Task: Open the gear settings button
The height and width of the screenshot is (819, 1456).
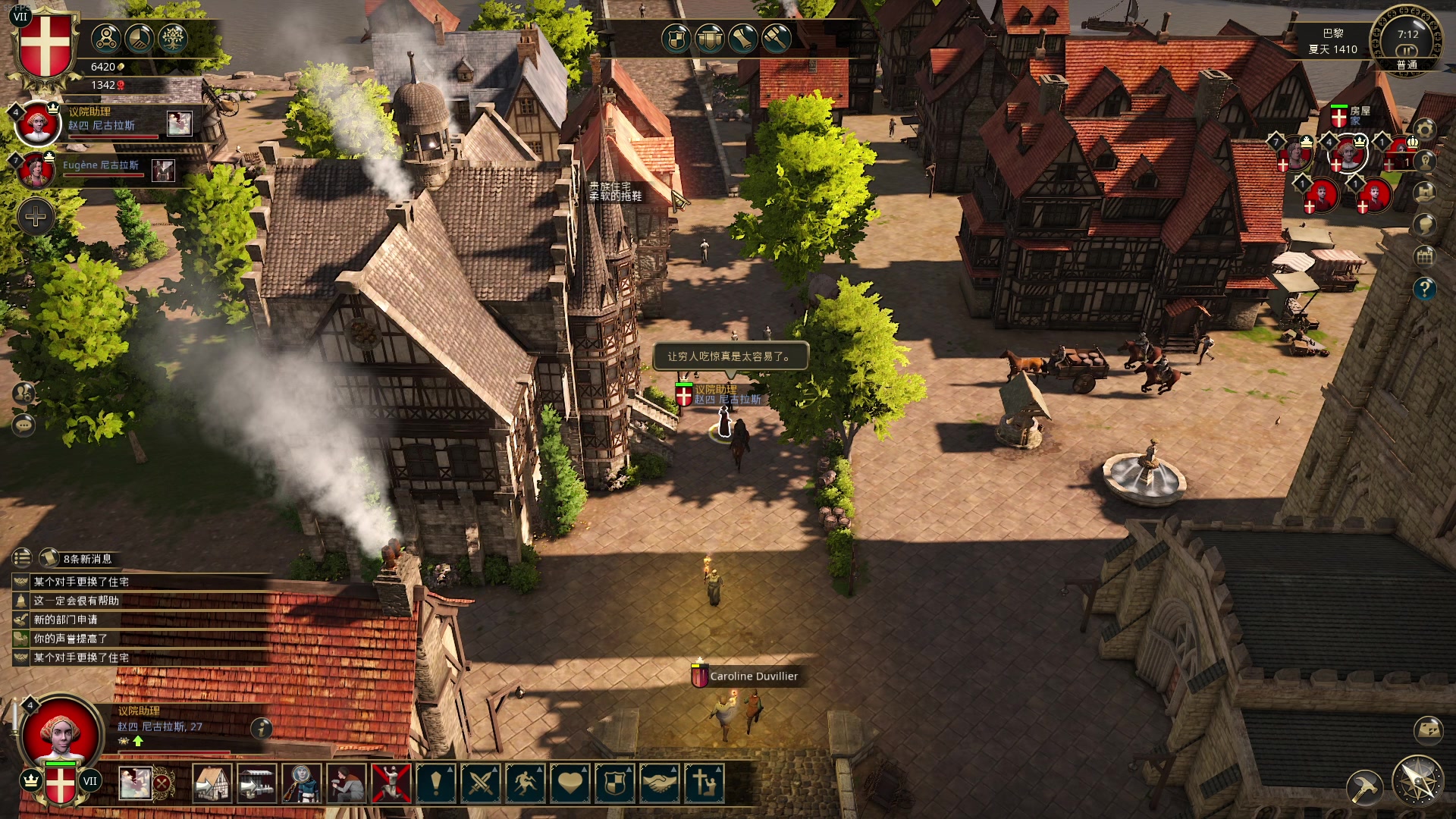Action: click(x=1425, y=130)
